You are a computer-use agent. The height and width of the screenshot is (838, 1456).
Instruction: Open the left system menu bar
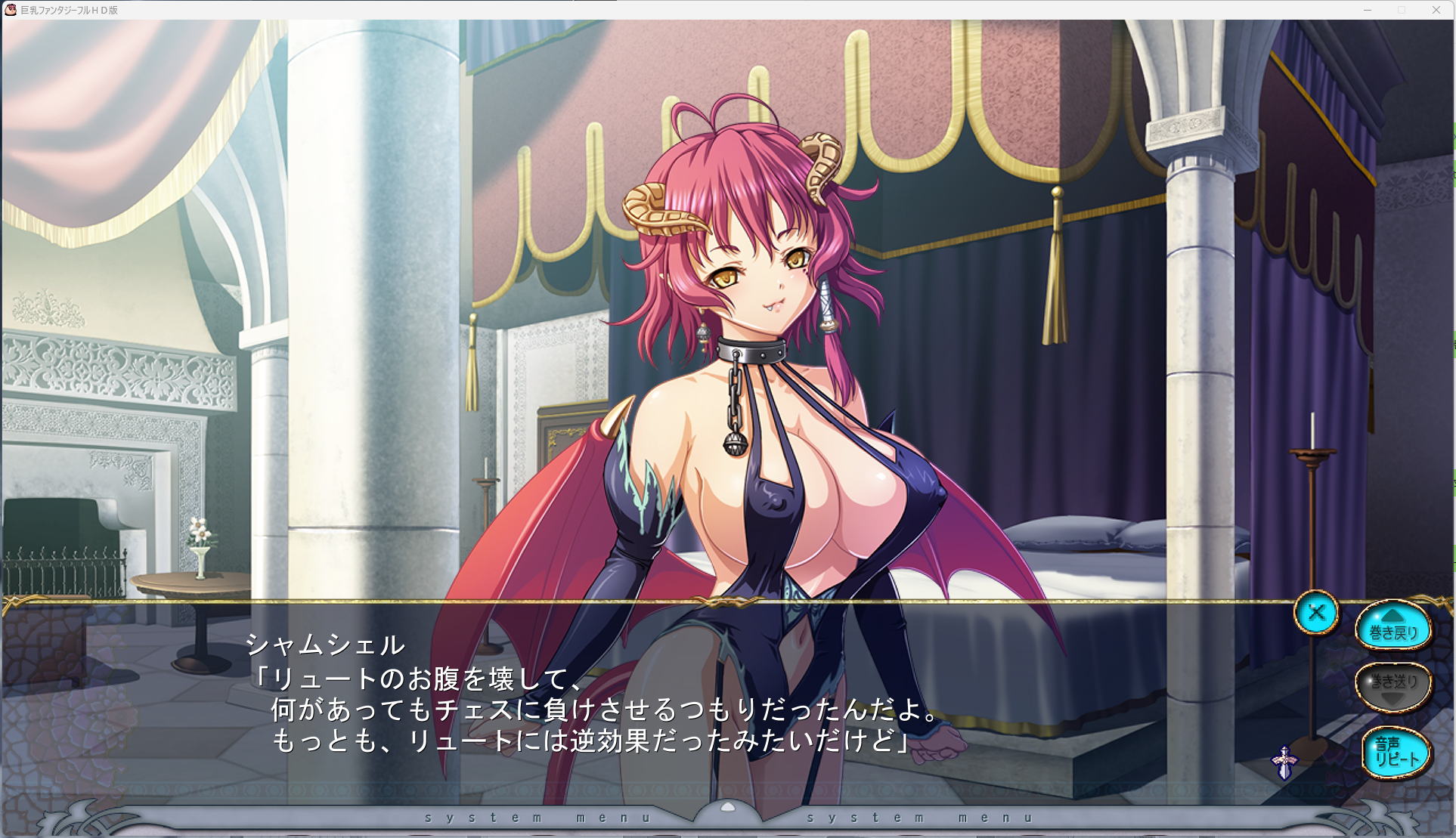pos(537,817)
